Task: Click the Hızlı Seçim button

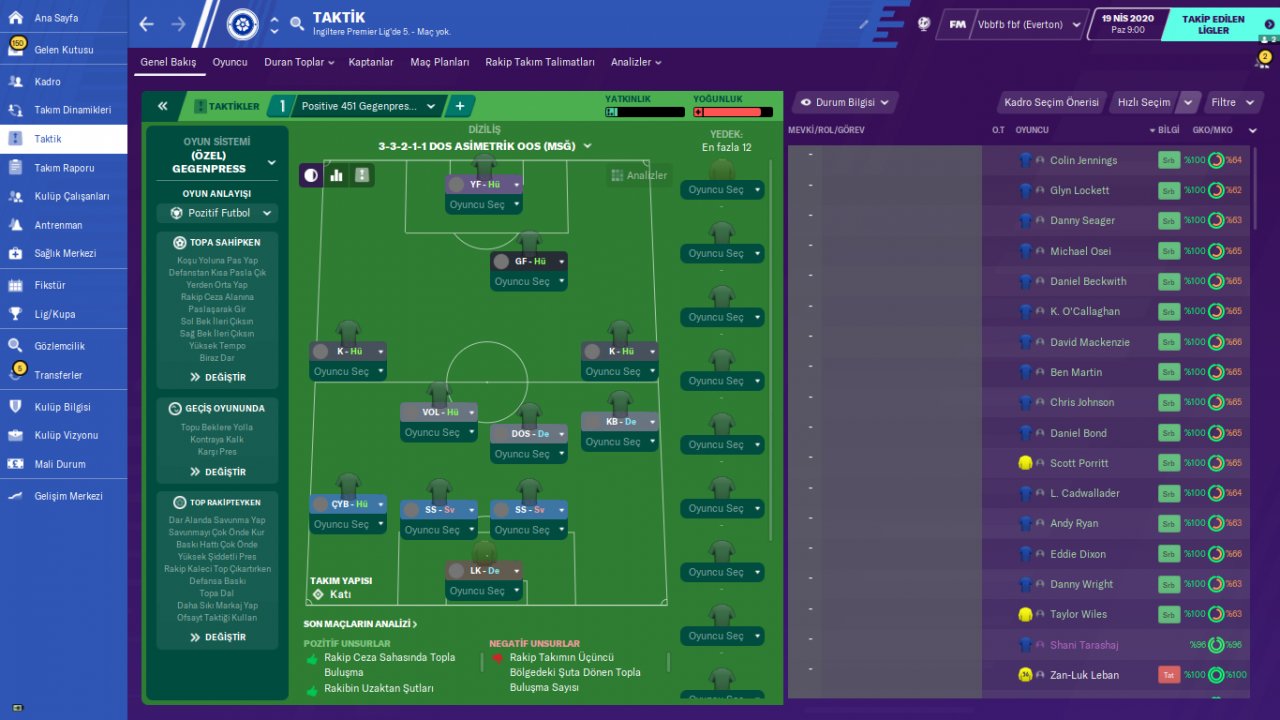Action: click(x=1144, y=102)
